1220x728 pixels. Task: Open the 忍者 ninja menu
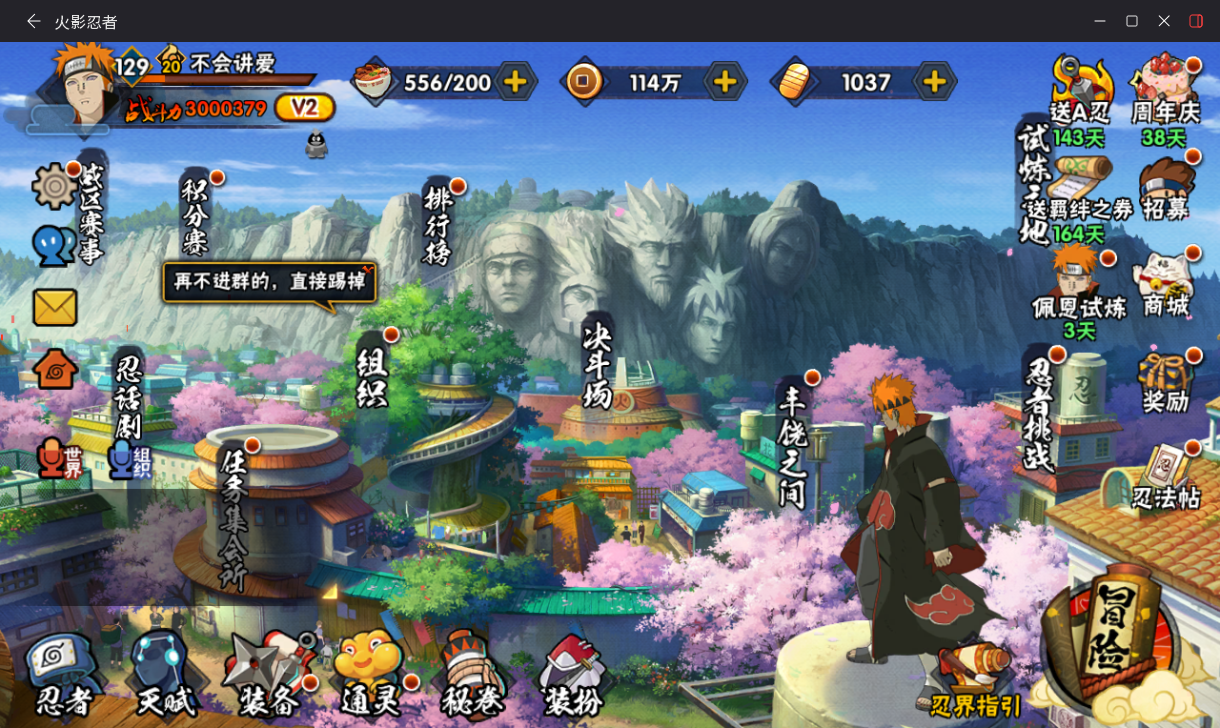click(x=62, y=675)
